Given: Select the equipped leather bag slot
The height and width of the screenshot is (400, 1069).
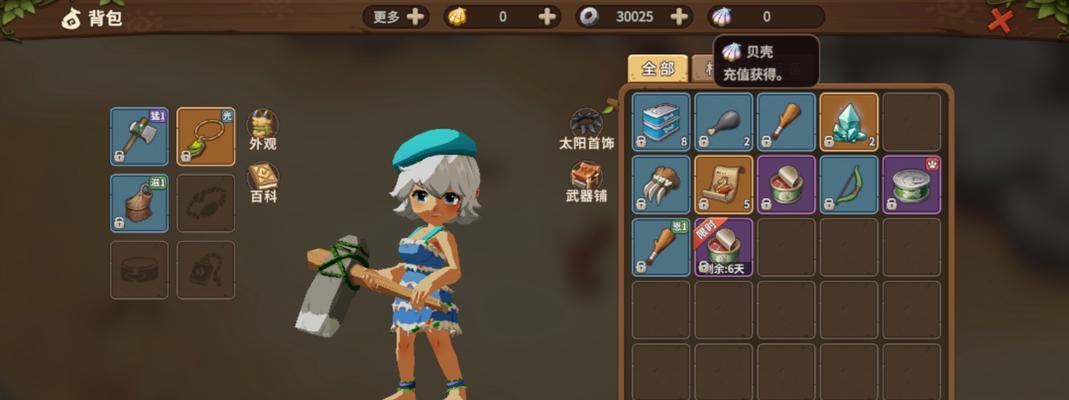Looking at the screenshot, I should click(x=139, y=203).
